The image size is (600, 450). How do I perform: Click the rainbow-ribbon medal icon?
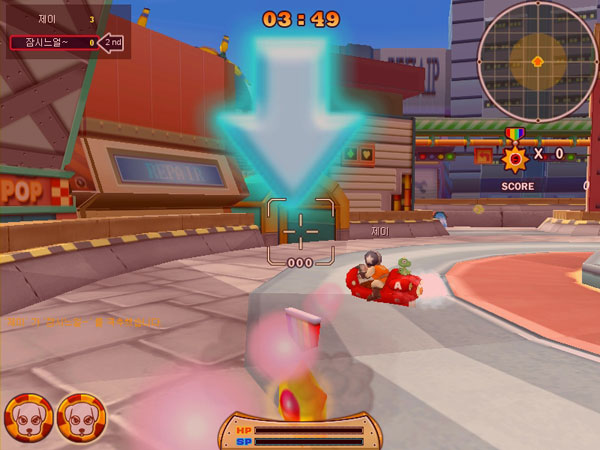[x=514, y=151]
